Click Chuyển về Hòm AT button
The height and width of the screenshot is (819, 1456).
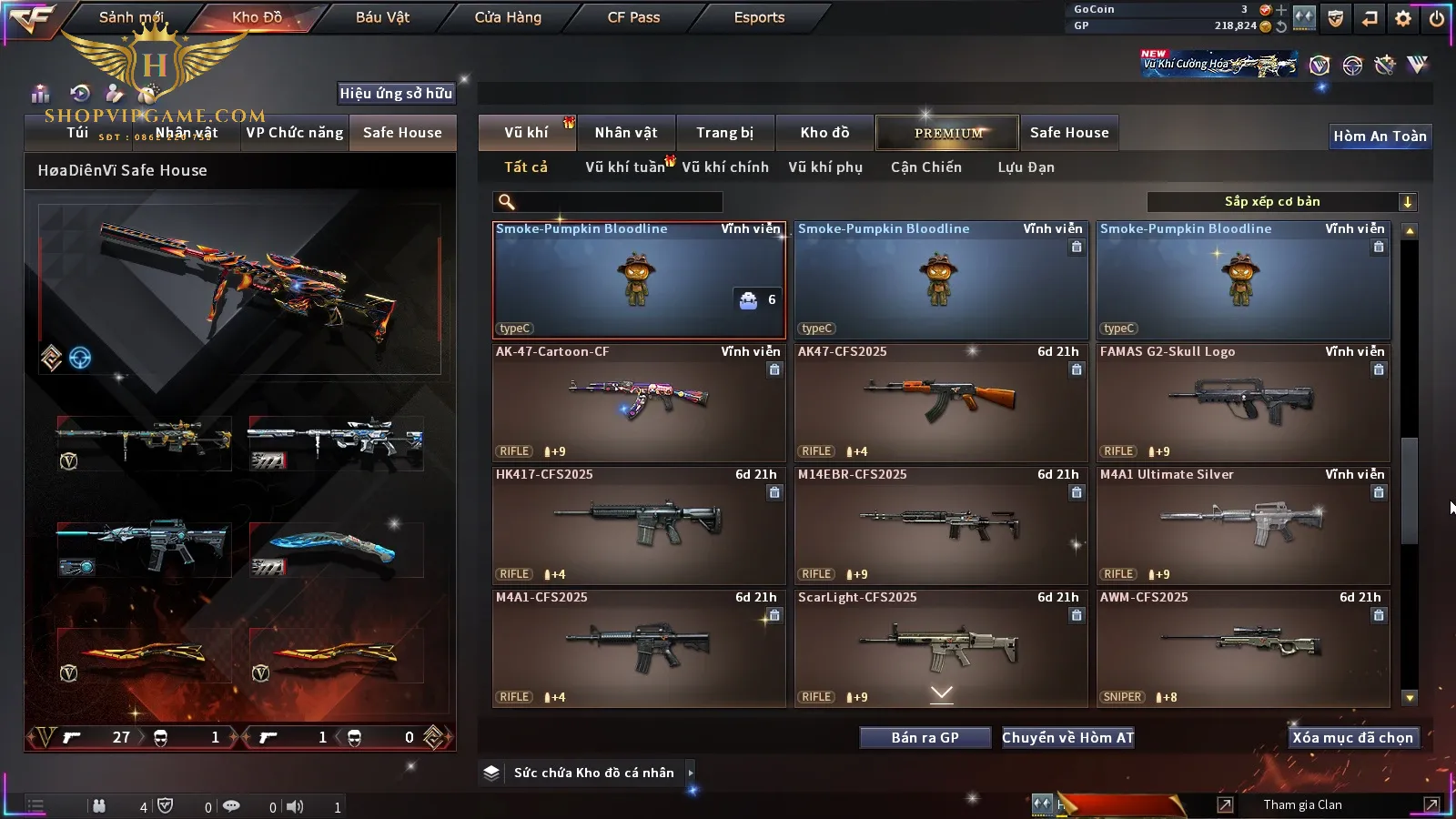(x=1068, y=738)
